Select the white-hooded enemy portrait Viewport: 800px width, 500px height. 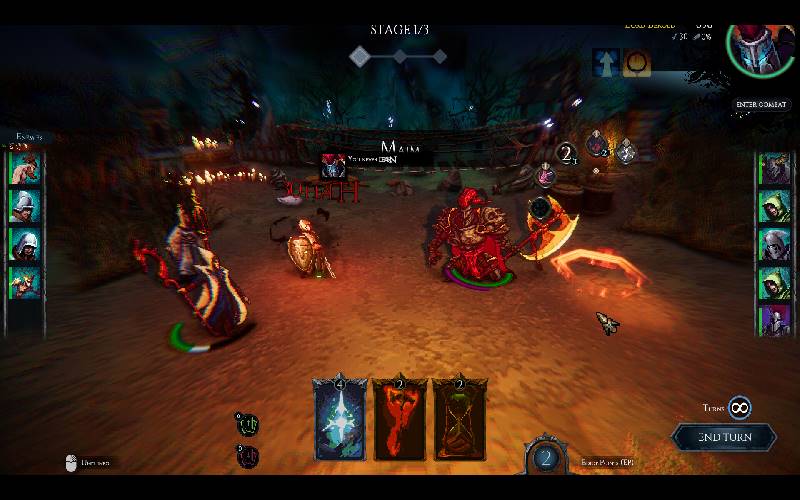tap(24, 244)
